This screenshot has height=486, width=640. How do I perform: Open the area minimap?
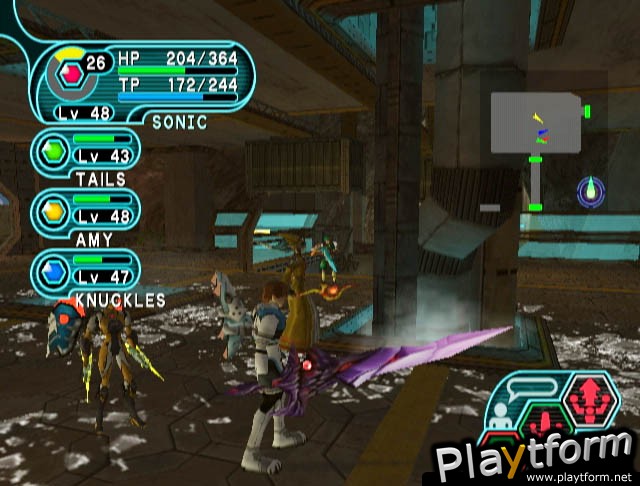click(x=537, y=122)
